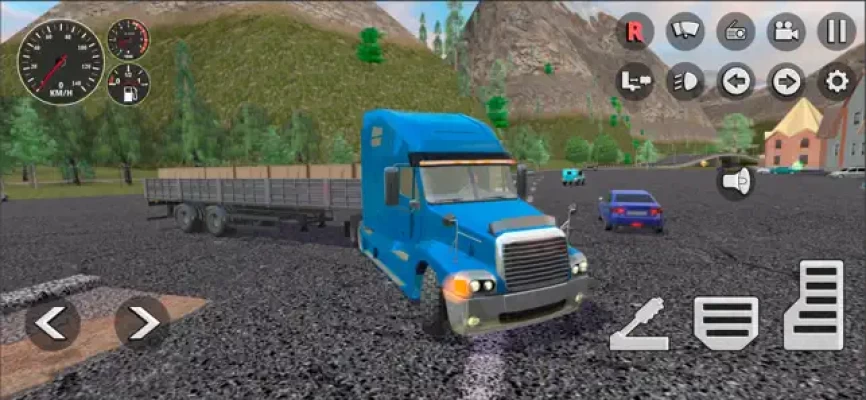Change the camera view
Viewport: 866px width, 400px height.
(x=786, y=31)
